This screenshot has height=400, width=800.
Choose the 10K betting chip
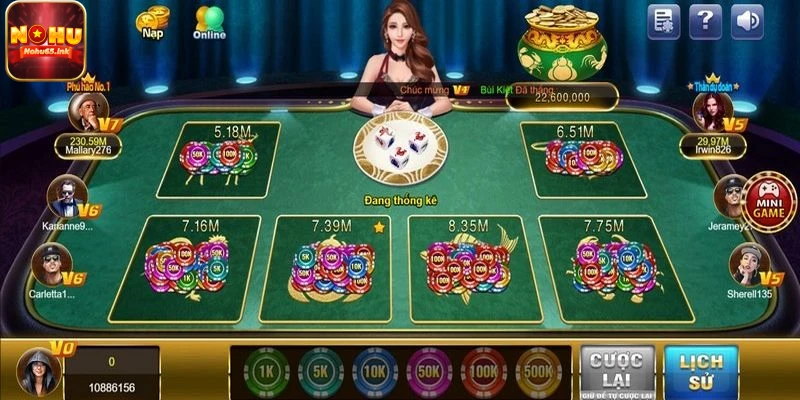point(375,372)
